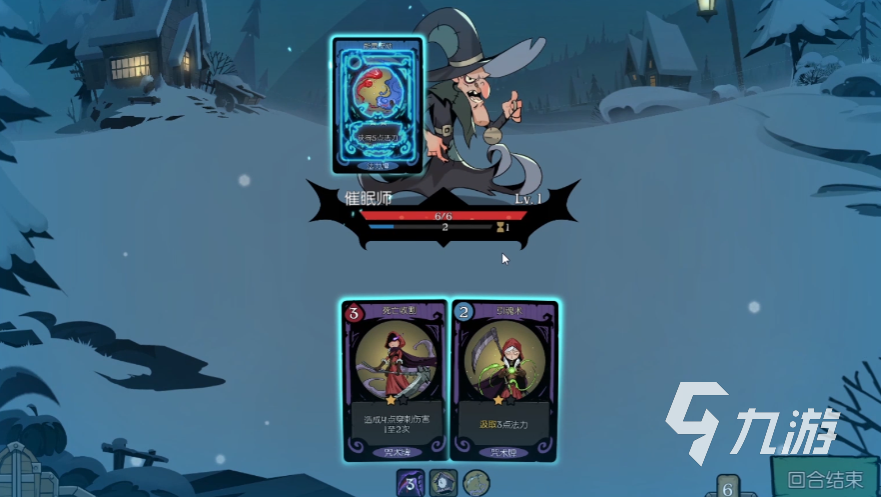This screenshot has height=497, width=881.
Task: Open the deck pile showing 6
Action: click(x=728, y=487)
